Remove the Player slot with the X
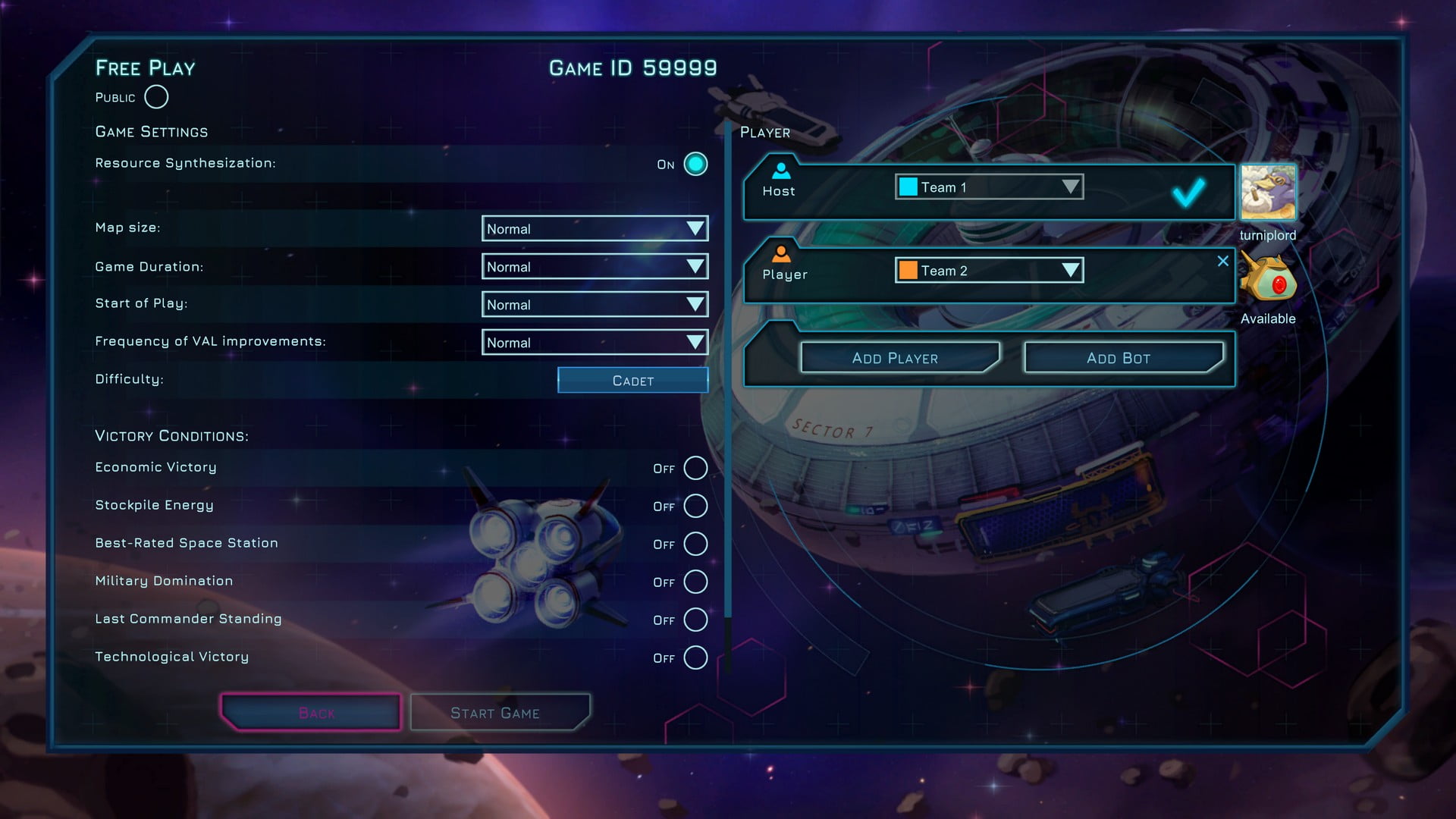The height and width of the screenshot is (819, 1456). (1222, 261)
